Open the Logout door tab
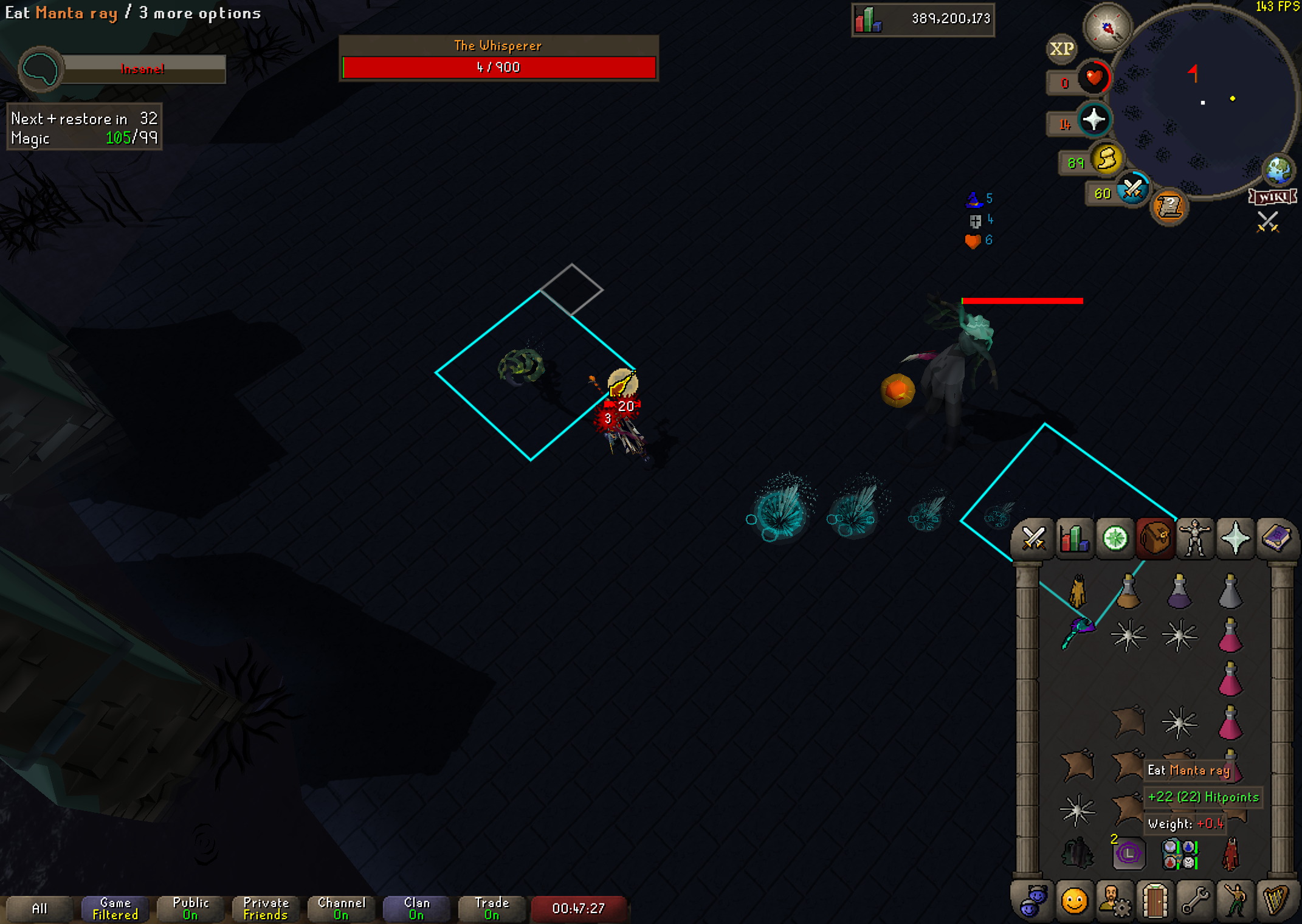 click(x=1154, y=900)
